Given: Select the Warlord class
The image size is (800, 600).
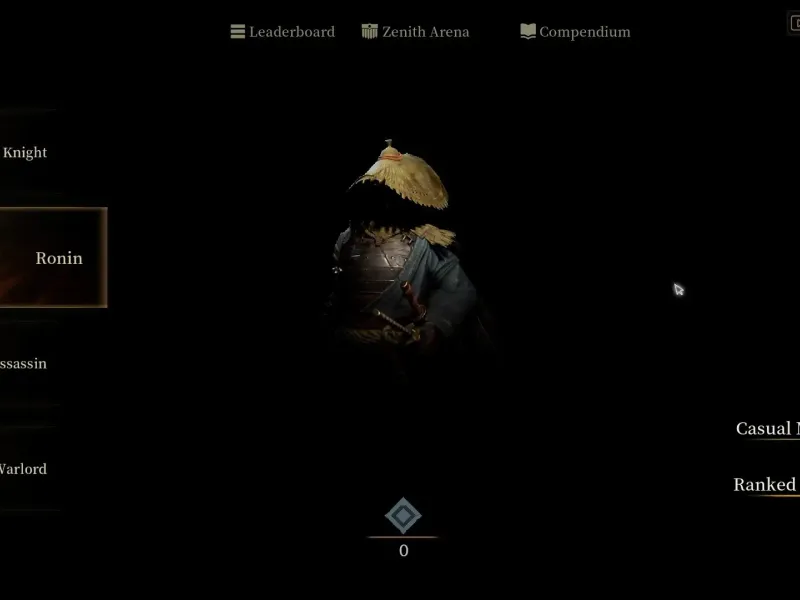Looking at the screenshot, I should [x=23, y=469].
